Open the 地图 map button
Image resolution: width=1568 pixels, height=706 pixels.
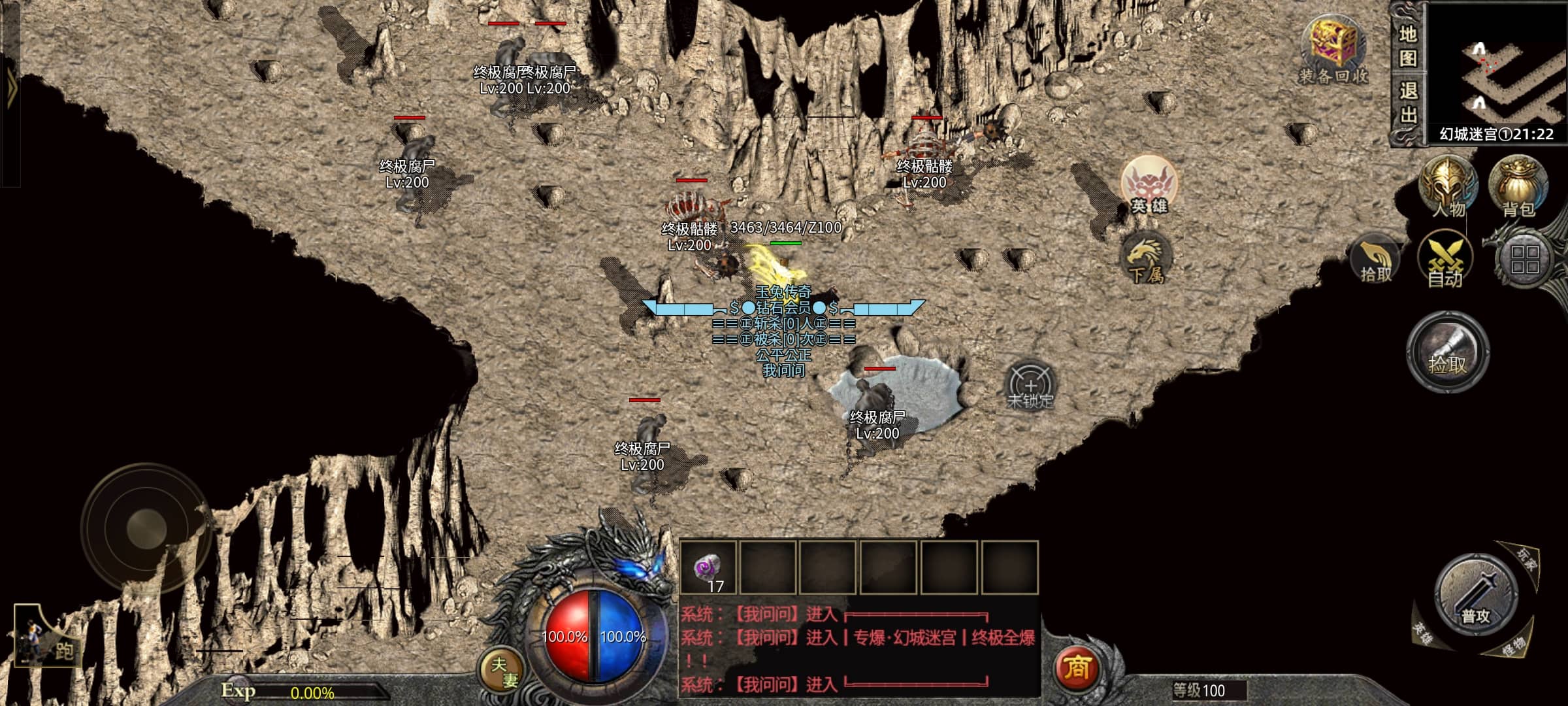click(1407, 46)
